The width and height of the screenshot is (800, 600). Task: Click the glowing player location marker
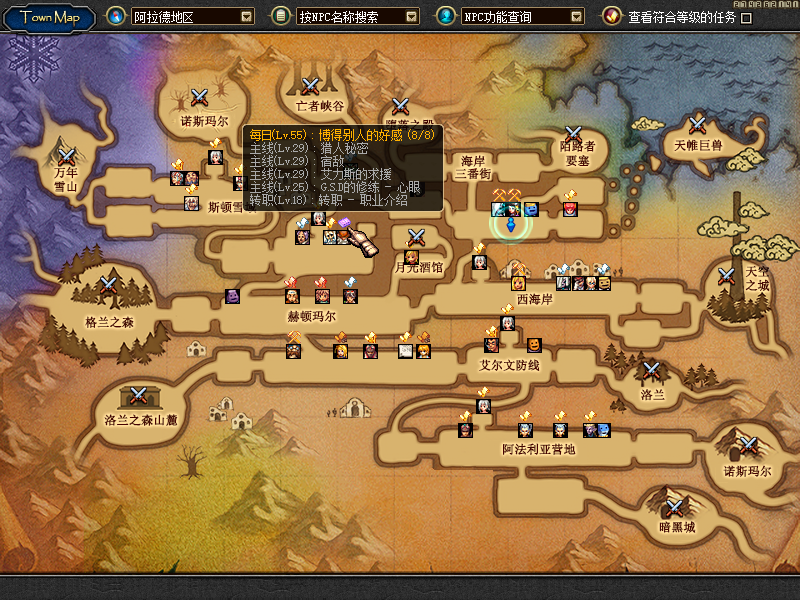point(511,222)
